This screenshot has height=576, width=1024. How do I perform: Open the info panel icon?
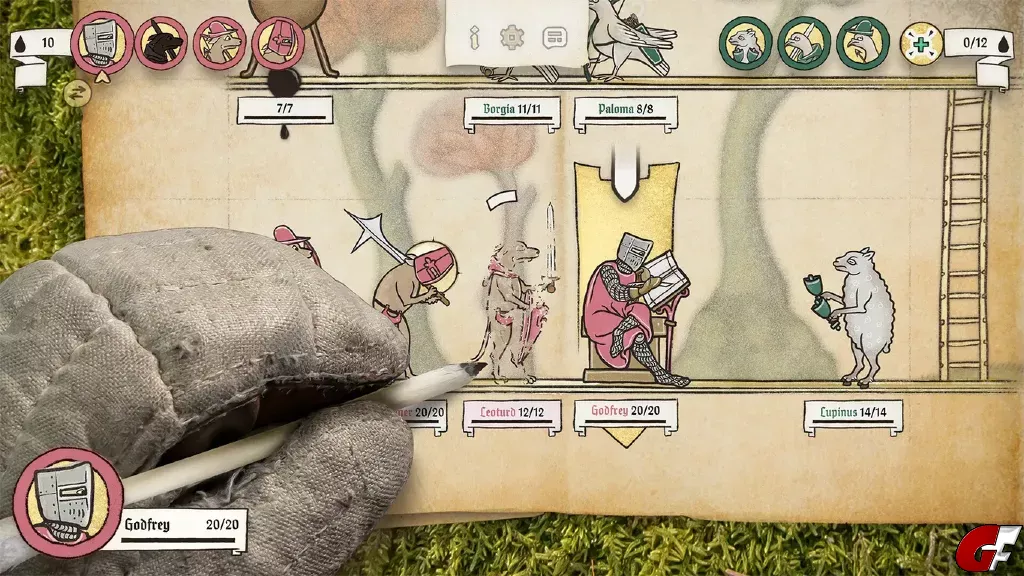tap(474, 39)
